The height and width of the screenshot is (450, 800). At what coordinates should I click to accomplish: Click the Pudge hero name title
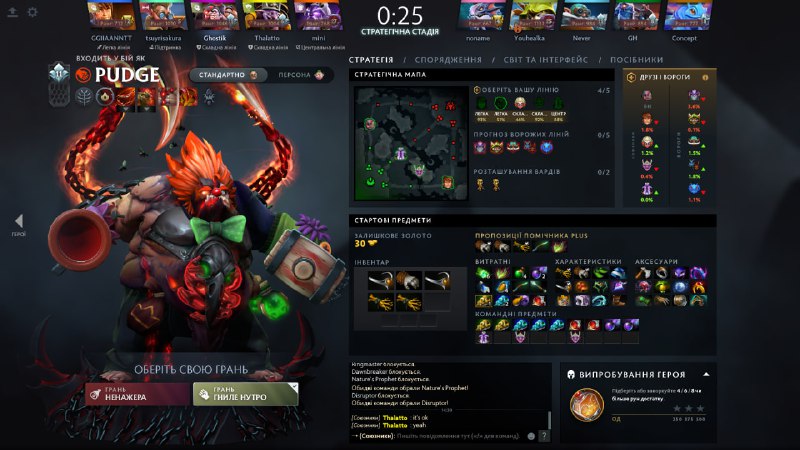(127, 75)
